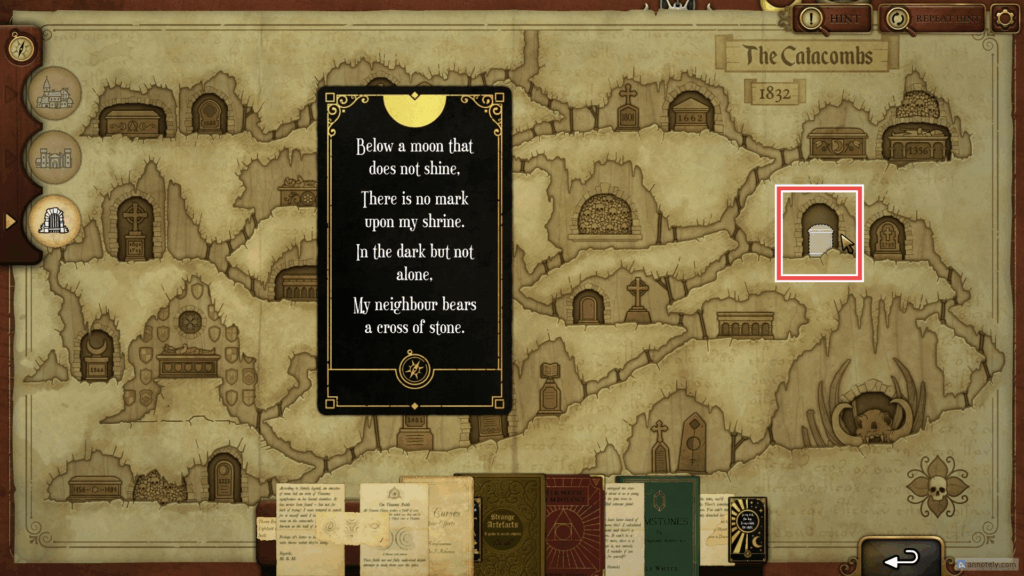The width and height of the screenshot is (1024, 576).
Task: Choose the tomb dated 1662 on the map
Action: tap(690, 111)
